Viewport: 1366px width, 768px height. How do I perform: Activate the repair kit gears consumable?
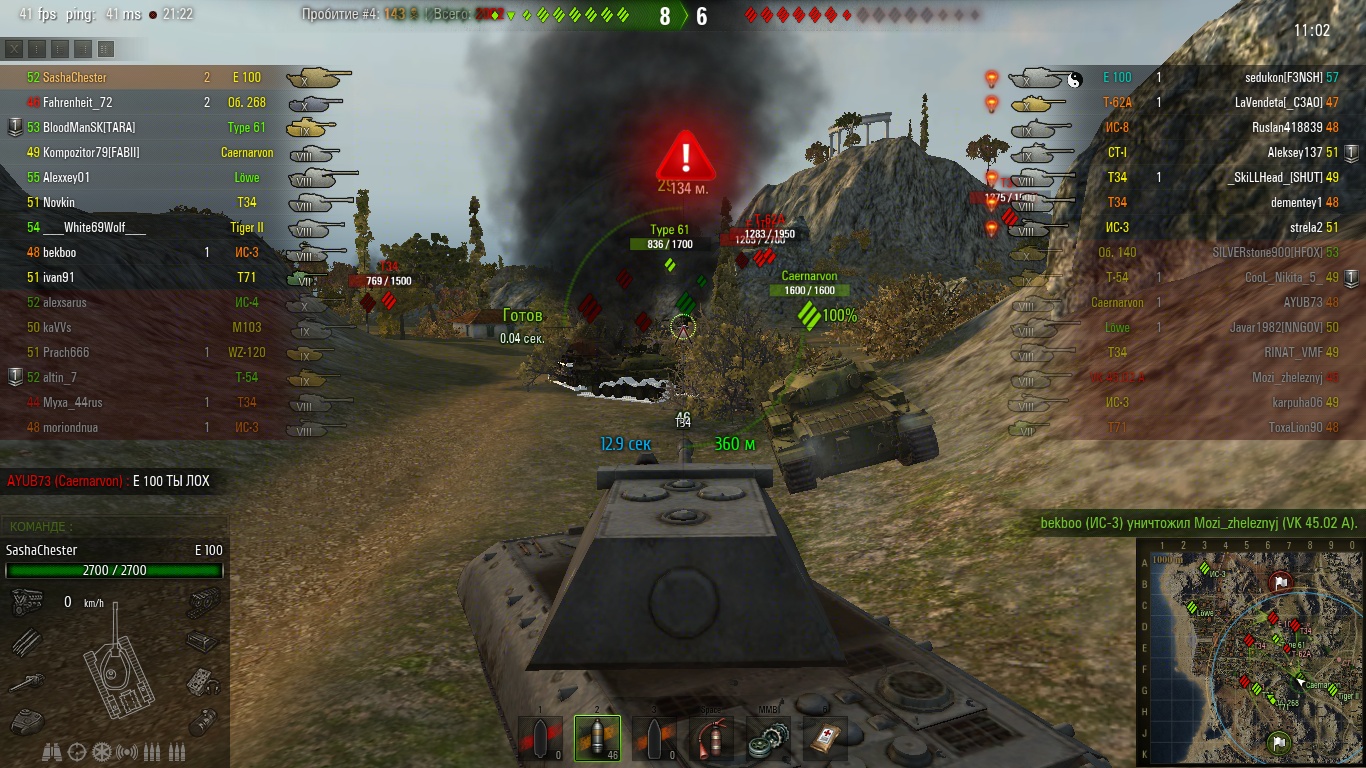pos(768,739)
